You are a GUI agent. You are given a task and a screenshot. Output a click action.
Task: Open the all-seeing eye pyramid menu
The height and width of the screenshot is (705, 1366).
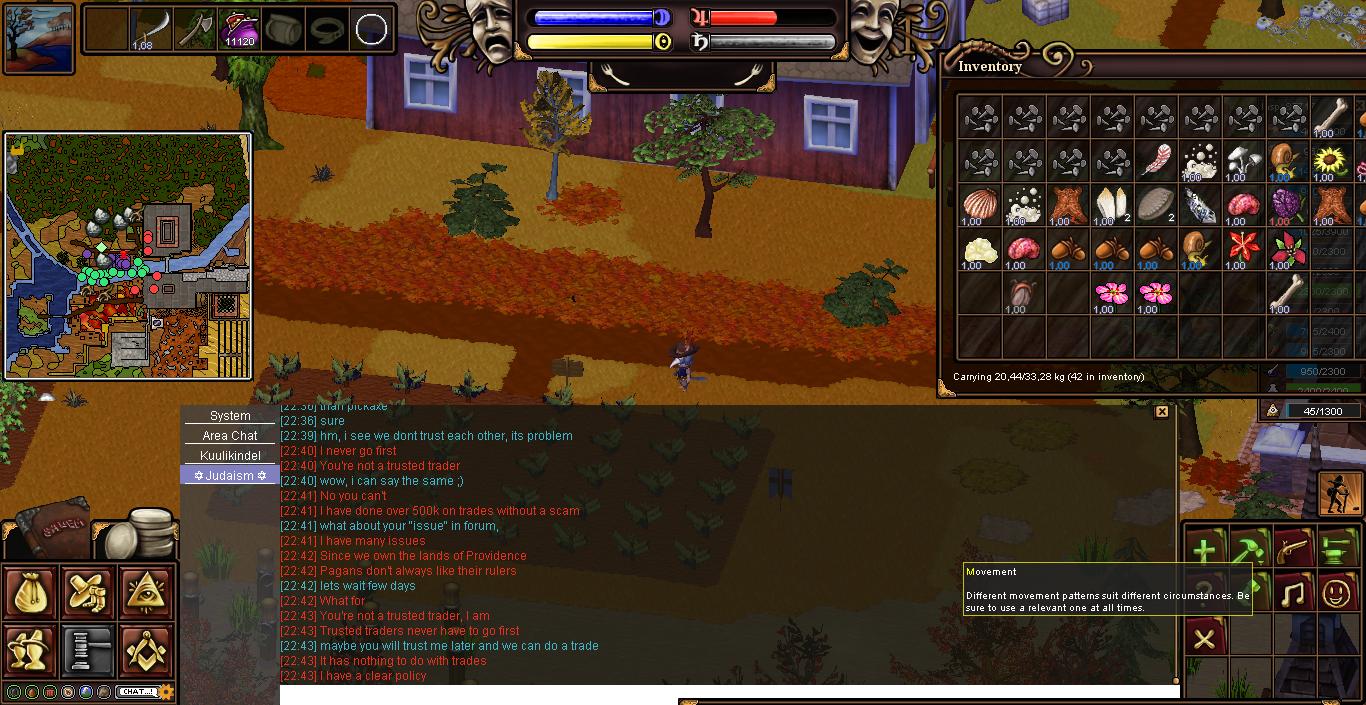[146, 593]
